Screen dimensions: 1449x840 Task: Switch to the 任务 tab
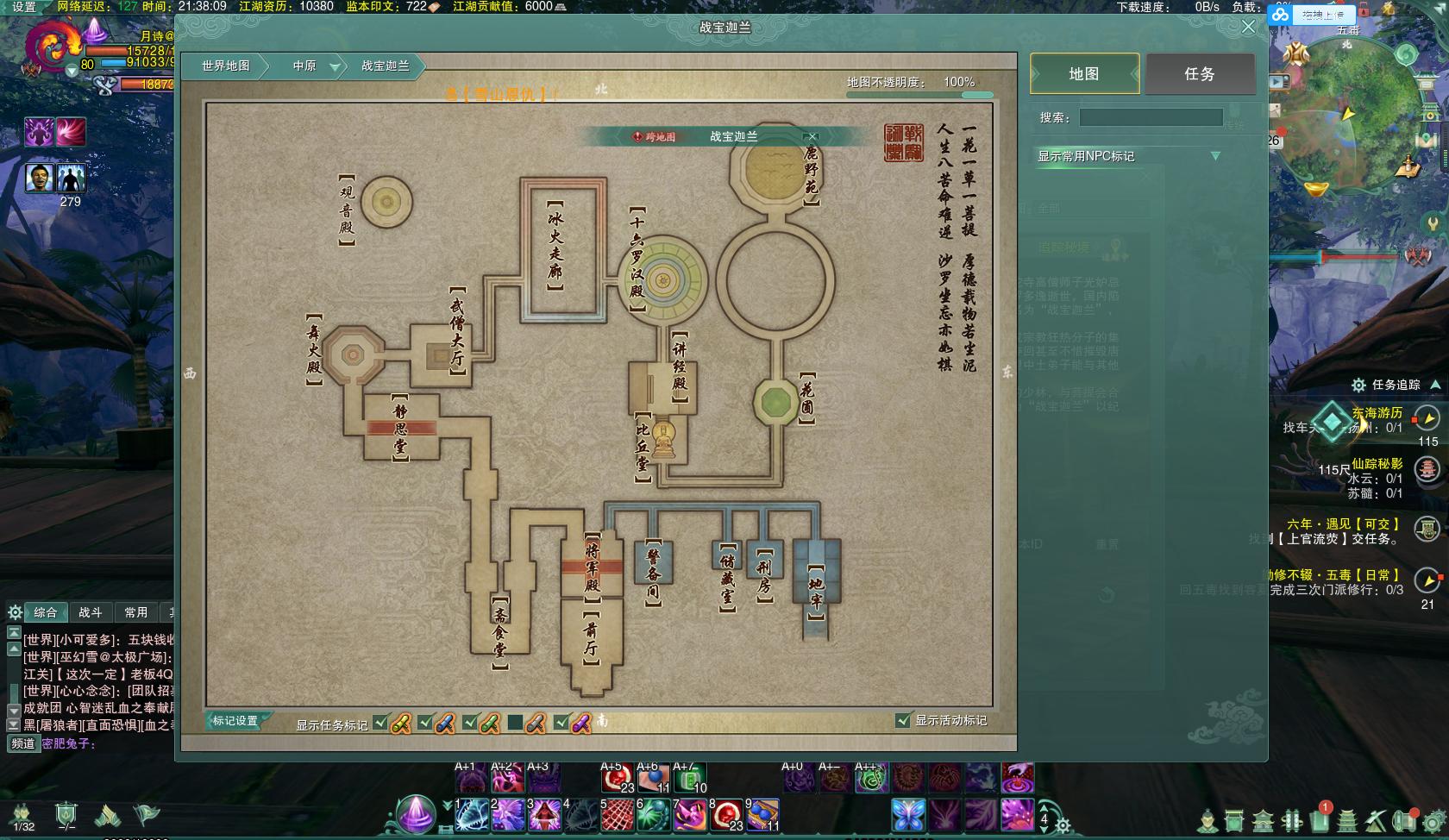point(1200,74)
